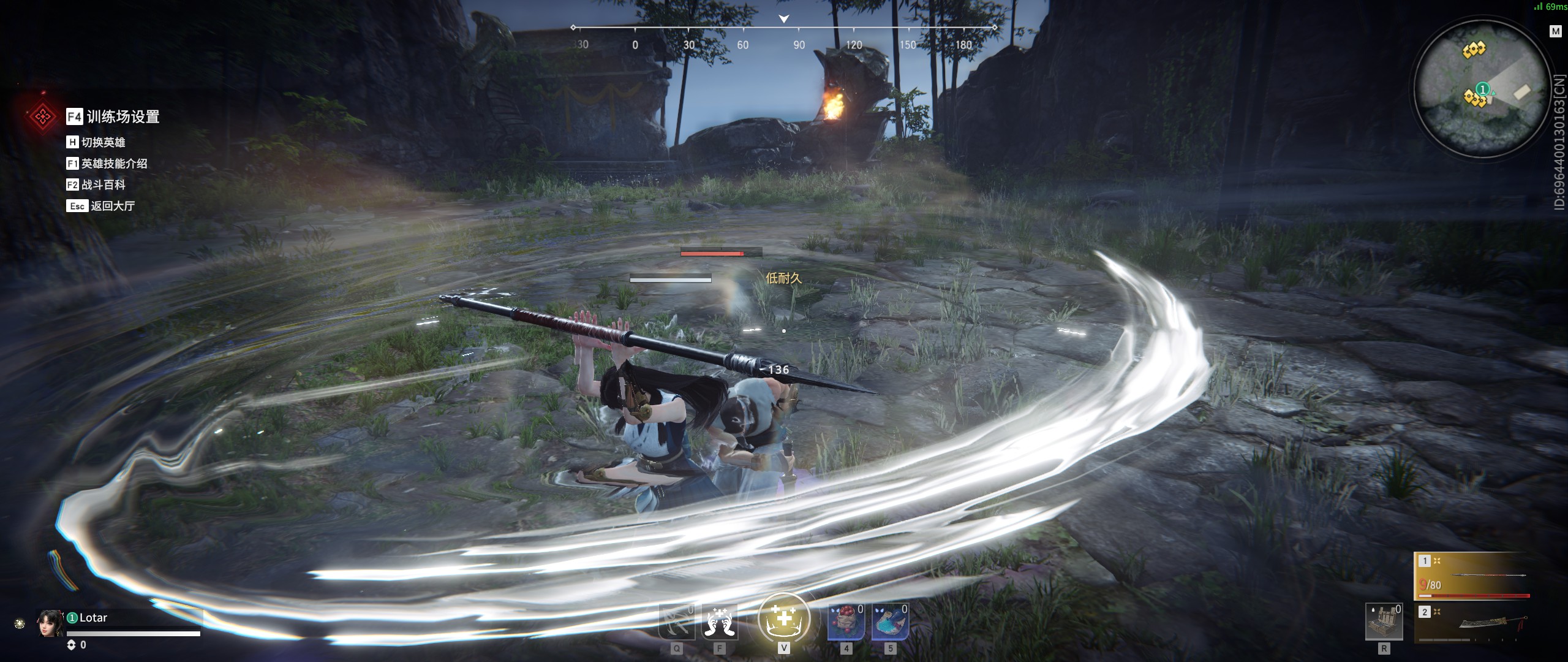Open the 战斗百科 combat encyclopedia
Screen dimensions: 1568x662
103,185
